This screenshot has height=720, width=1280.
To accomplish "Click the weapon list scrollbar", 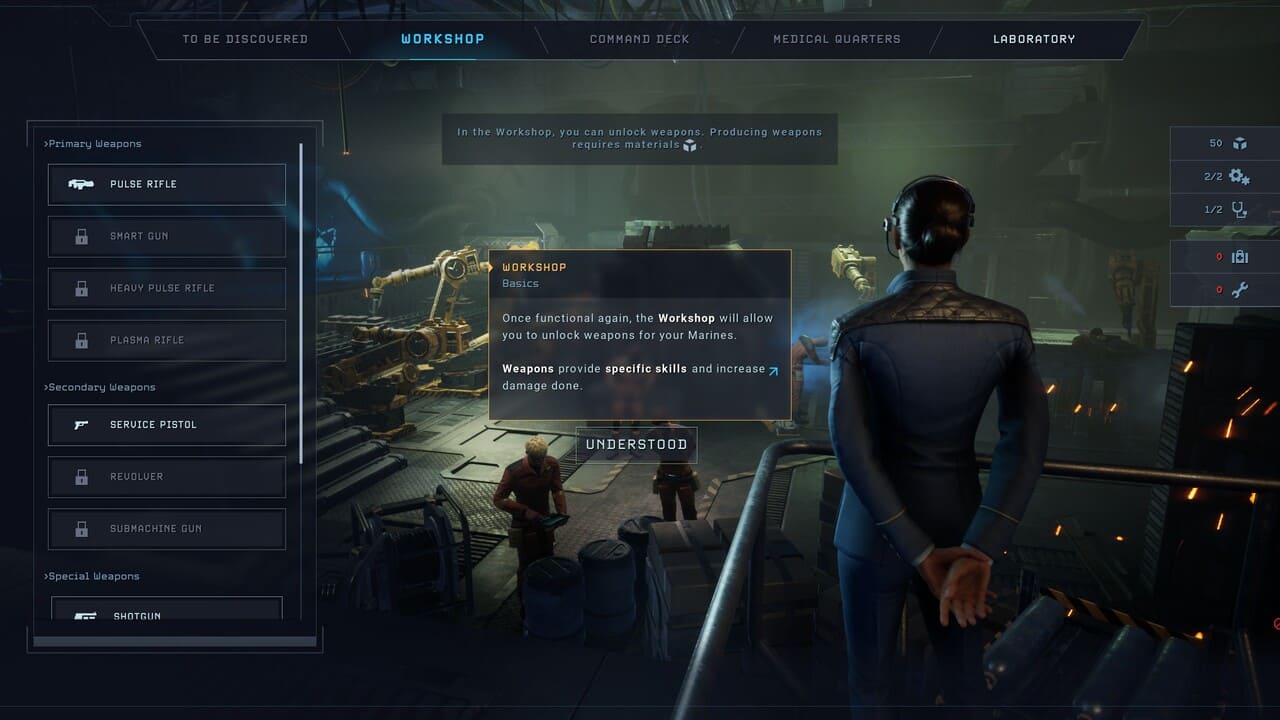I will (x=301, y=300).
